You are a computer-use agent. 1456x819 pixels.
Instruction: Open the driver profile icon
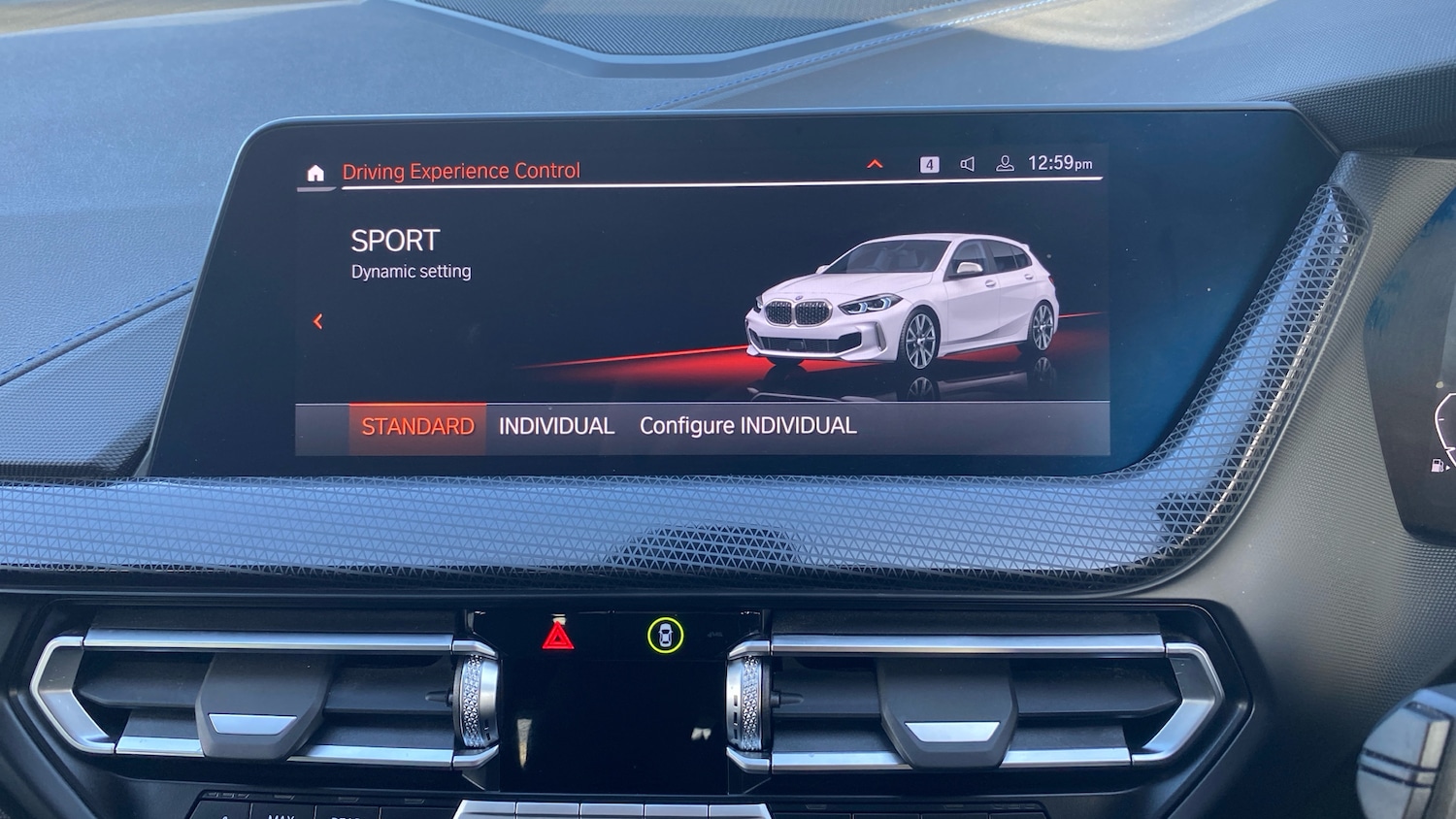[x=1005, y=163]
